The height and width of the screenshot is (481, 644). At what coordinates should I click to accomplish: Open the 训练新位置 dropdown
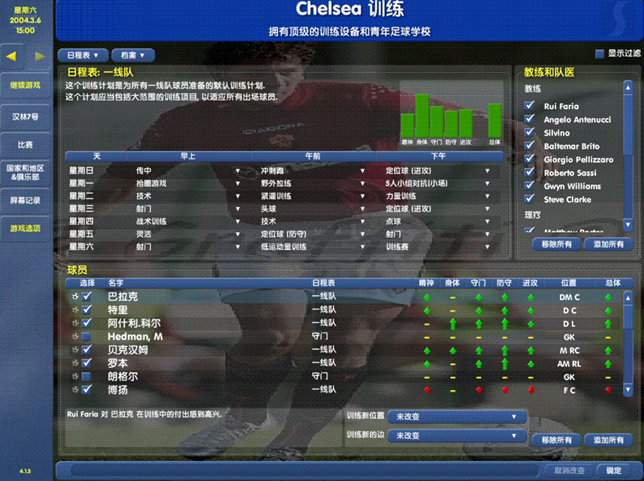[459, 417]
